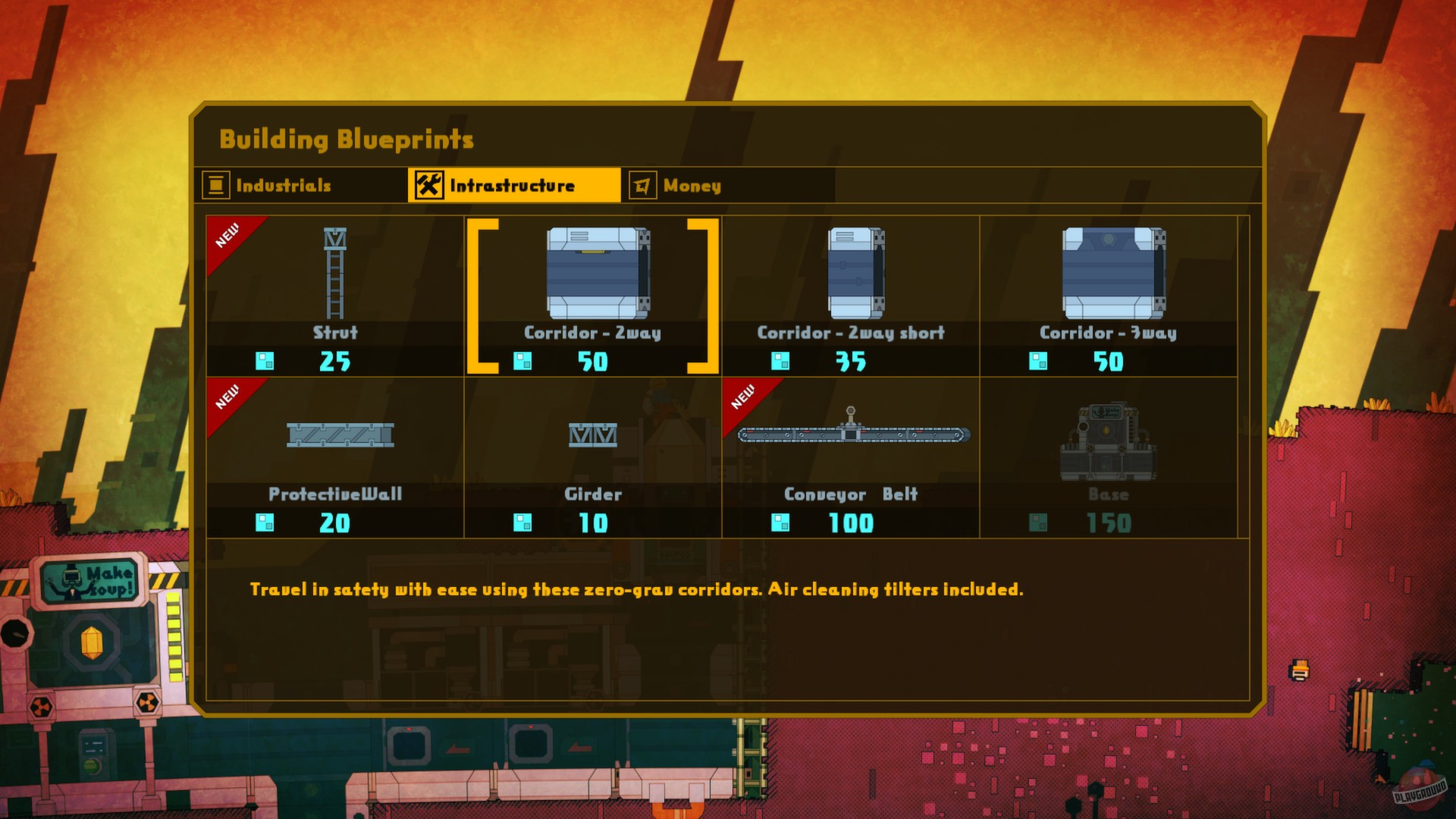Click the ProtectiveWall blueprint image
The image size is (1456, 819).
(x=339, y=436)
